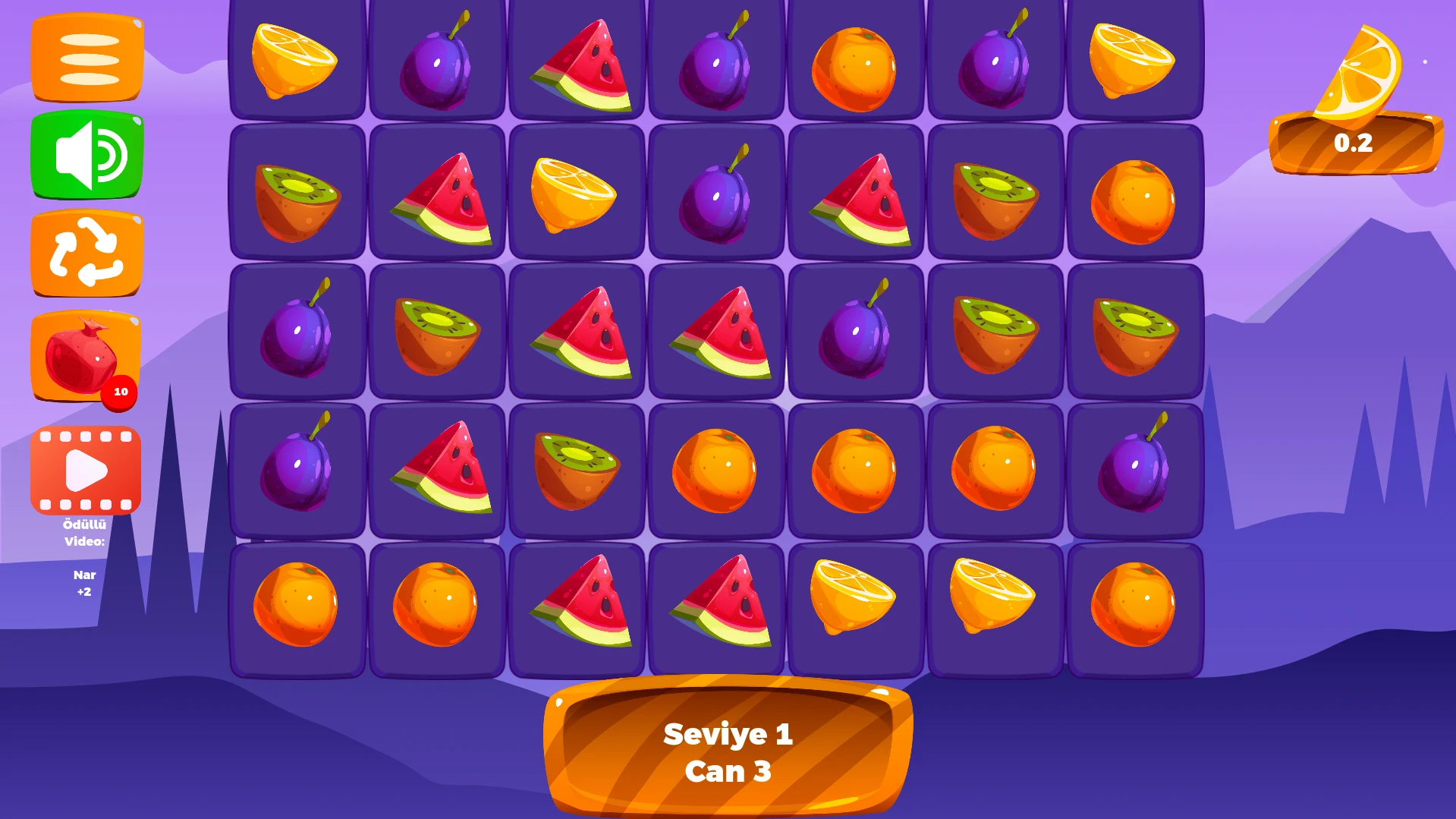Use the pomegranate booster

[x=85, y=356]
